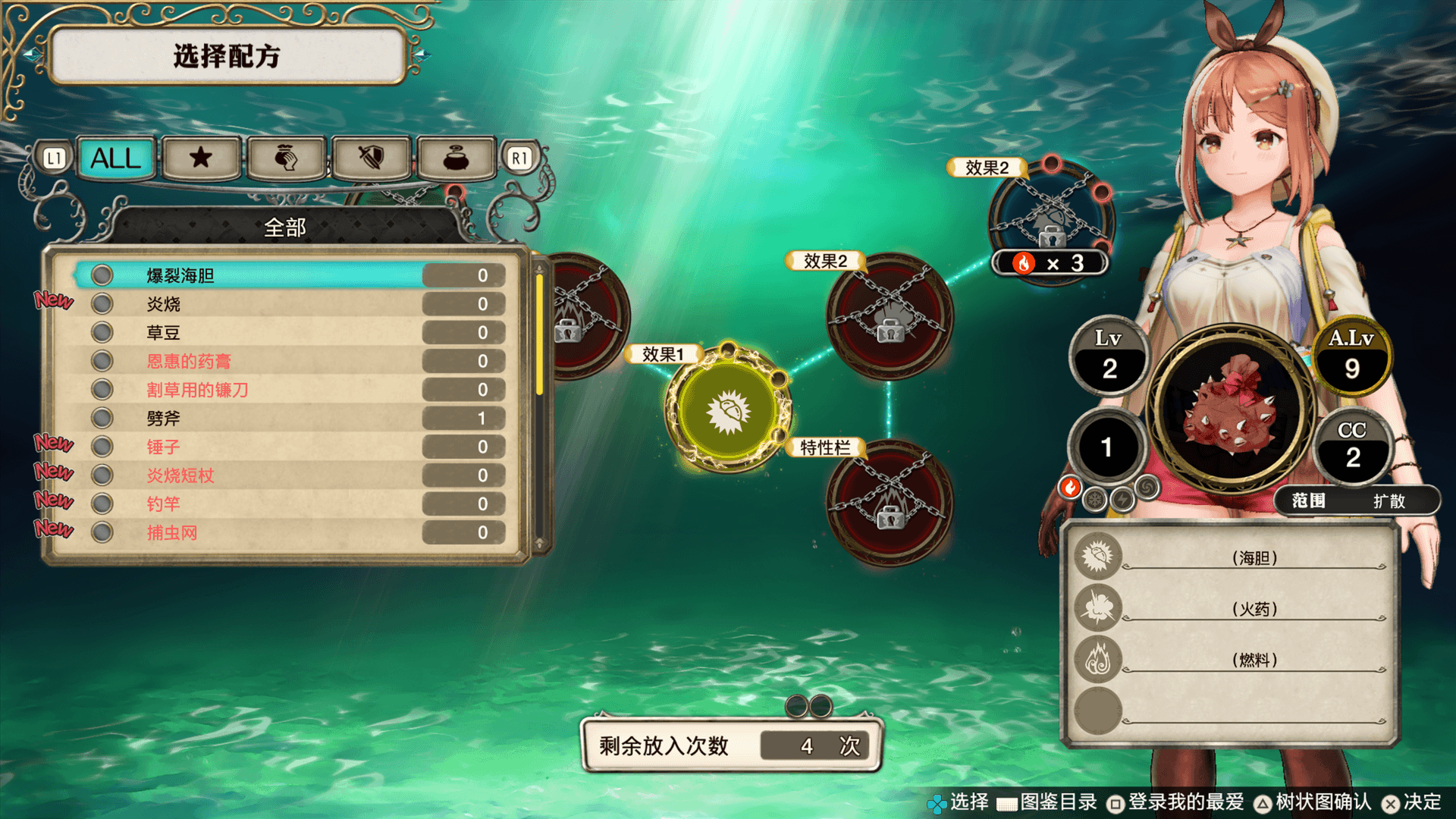The width and height of the screenshot is (1456, 819).
Task: Select the 爆裂海胆 recipe row
Action: click(x=288, y=275)
